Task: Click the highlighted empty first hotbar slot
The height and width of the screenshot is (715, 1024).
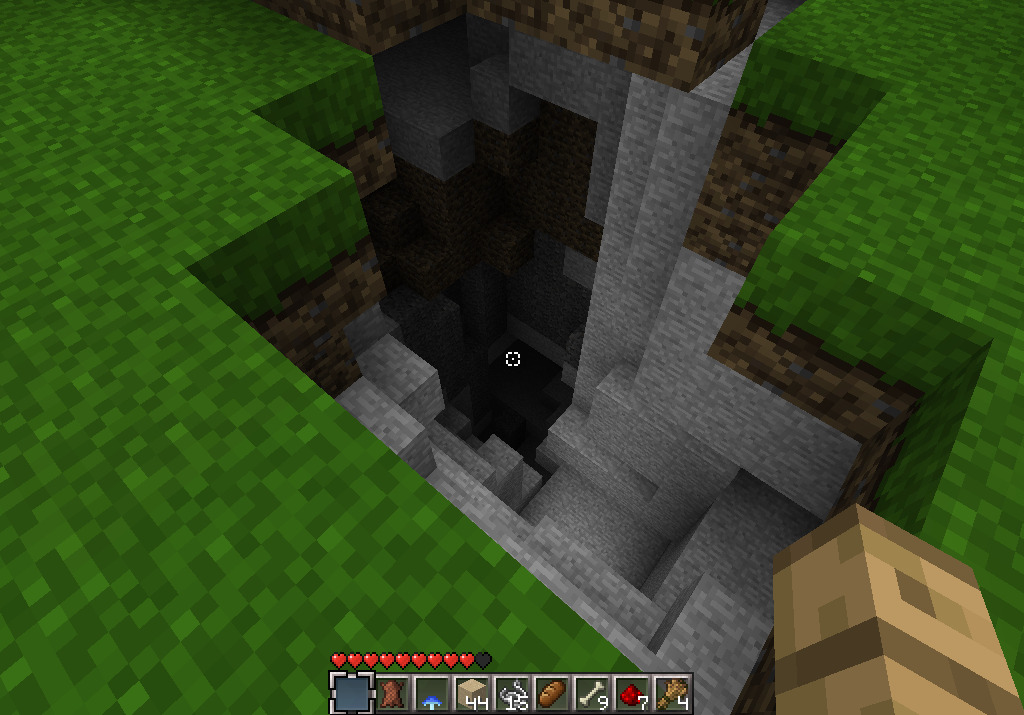Action: [x=351, y=693]
